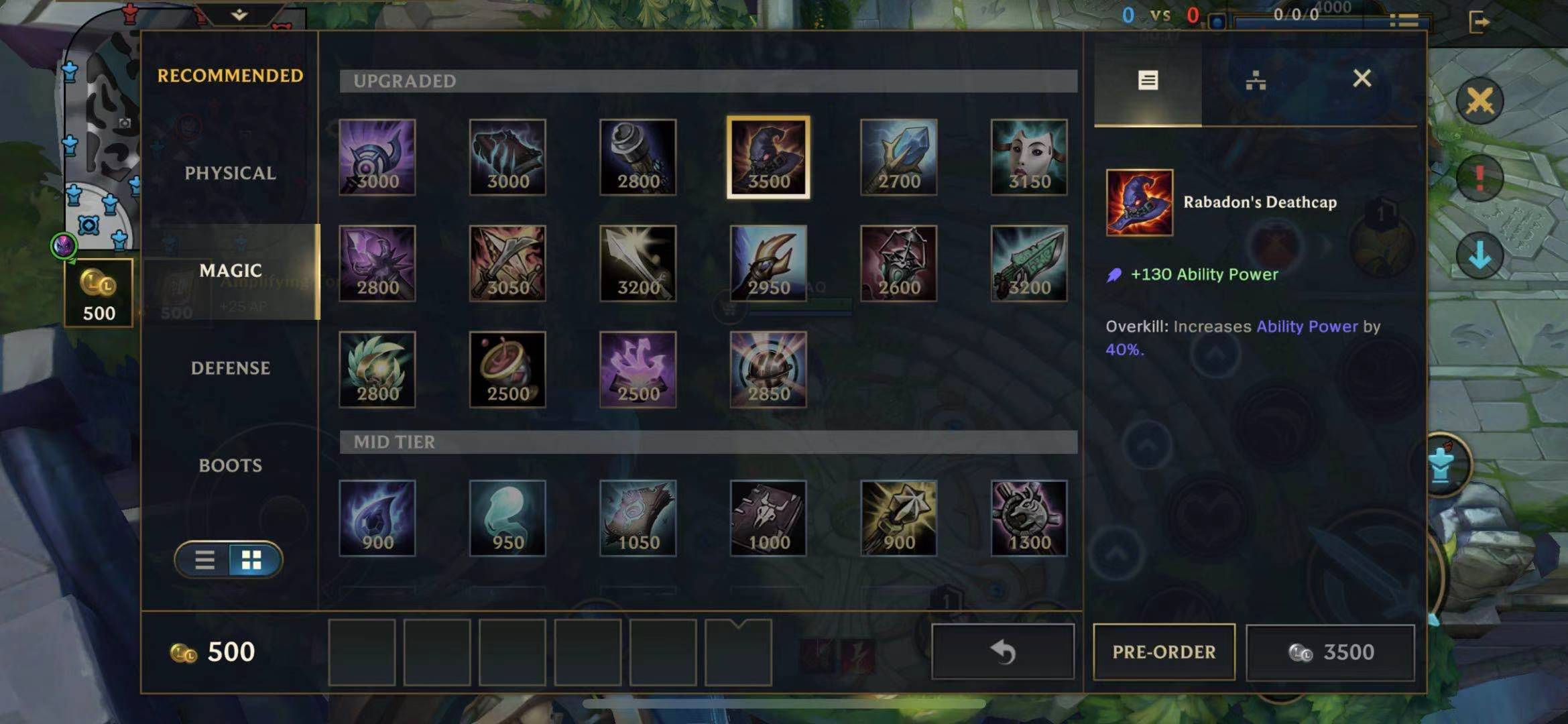Show the Defense items category
Screen dimensions: 1568x724
[230, 368]
